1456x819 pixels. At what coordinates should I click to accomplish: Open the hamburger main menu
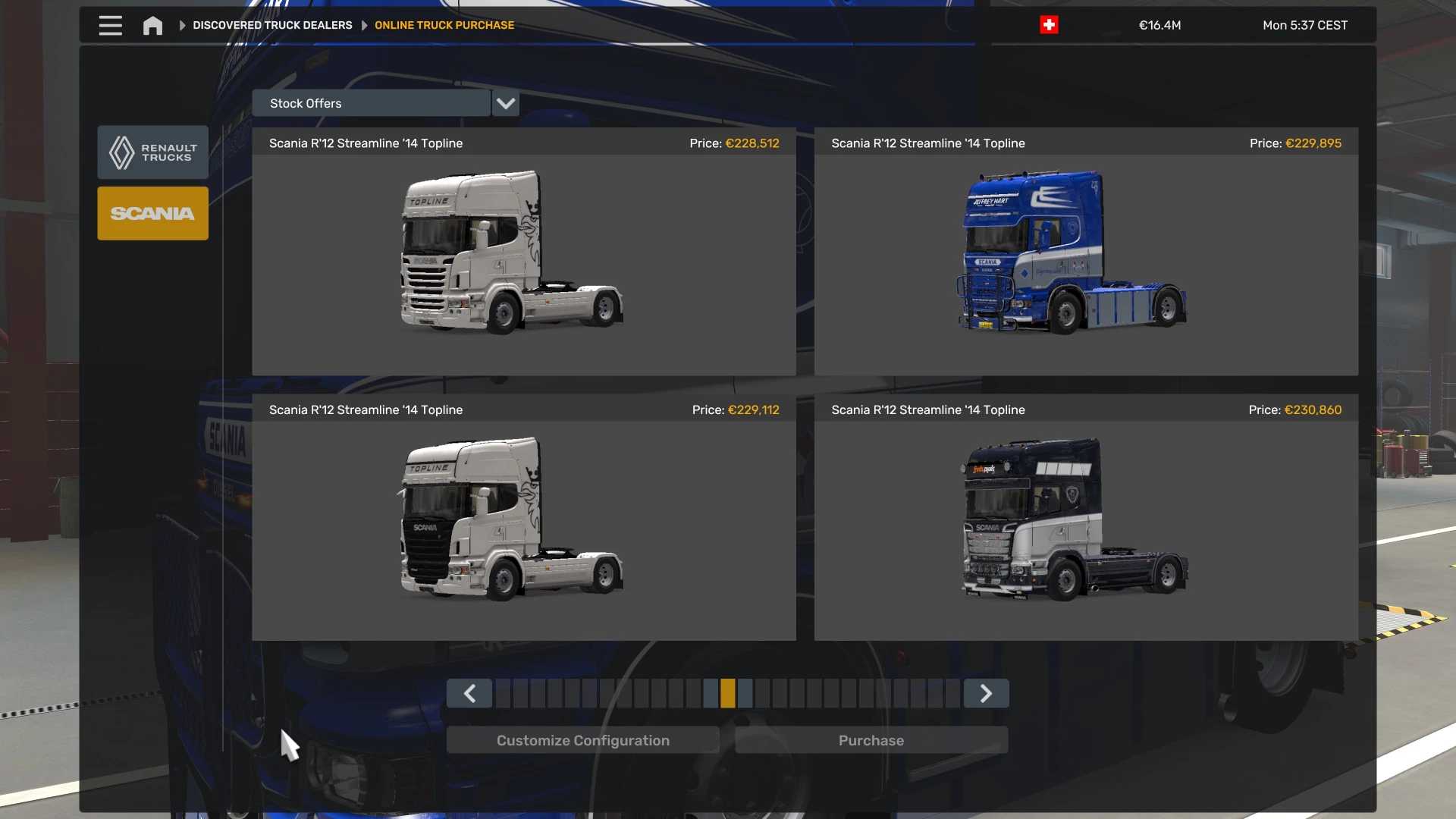(x=110, y=26)
